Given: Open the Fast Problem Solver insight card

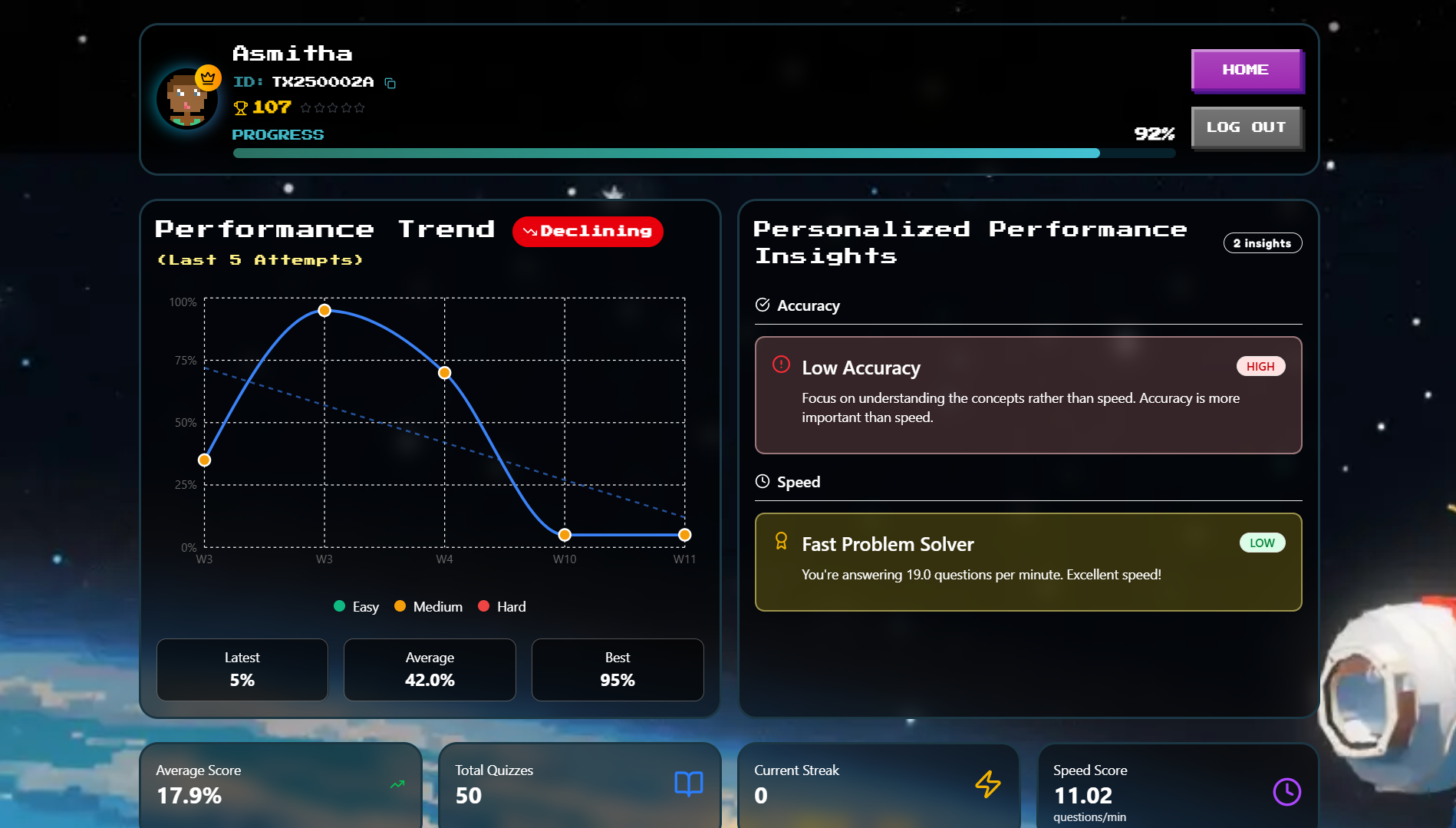Looking at the screenshot, I should coord(1028,562).
